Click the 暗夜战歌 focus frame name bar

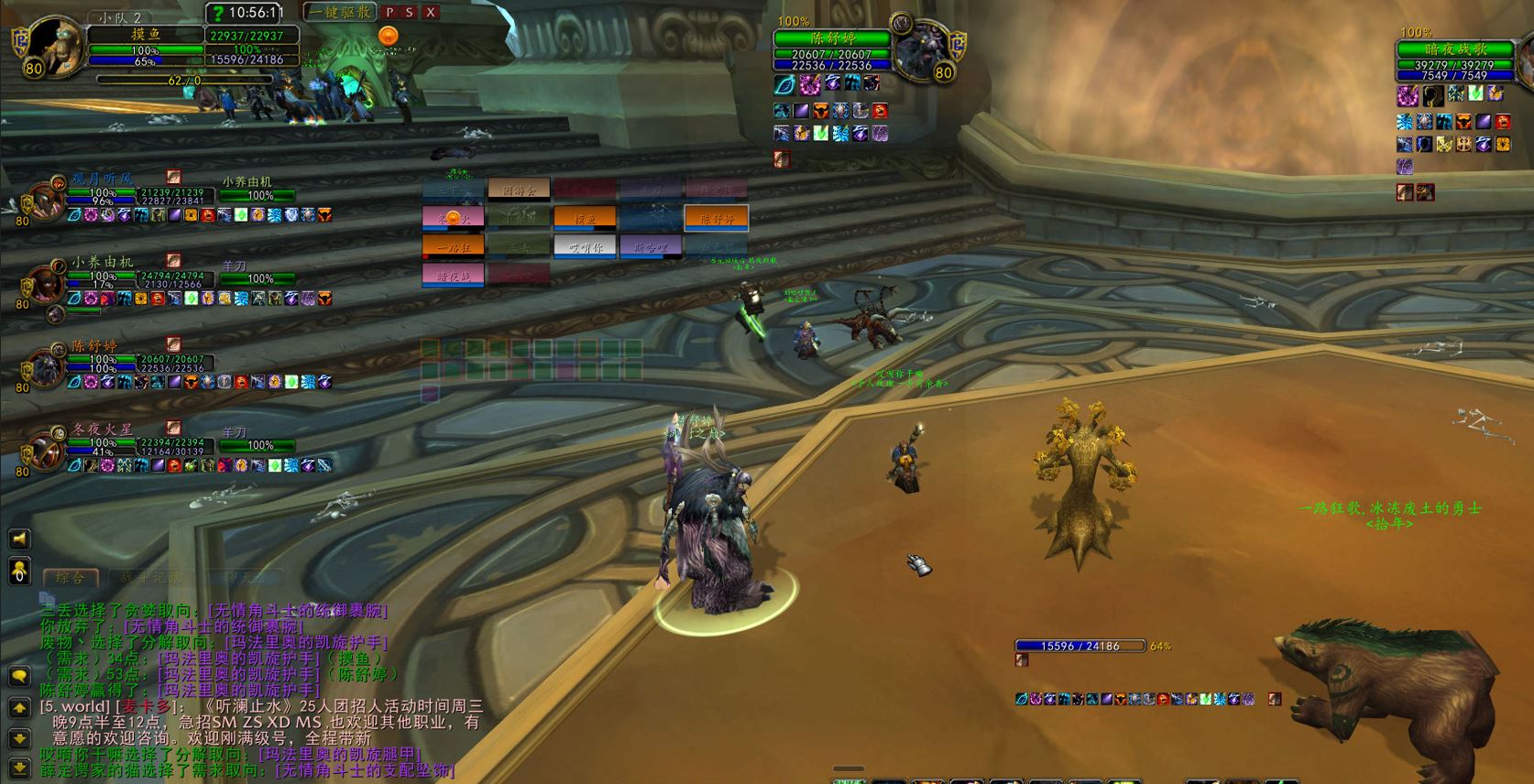coord(1455,49)
